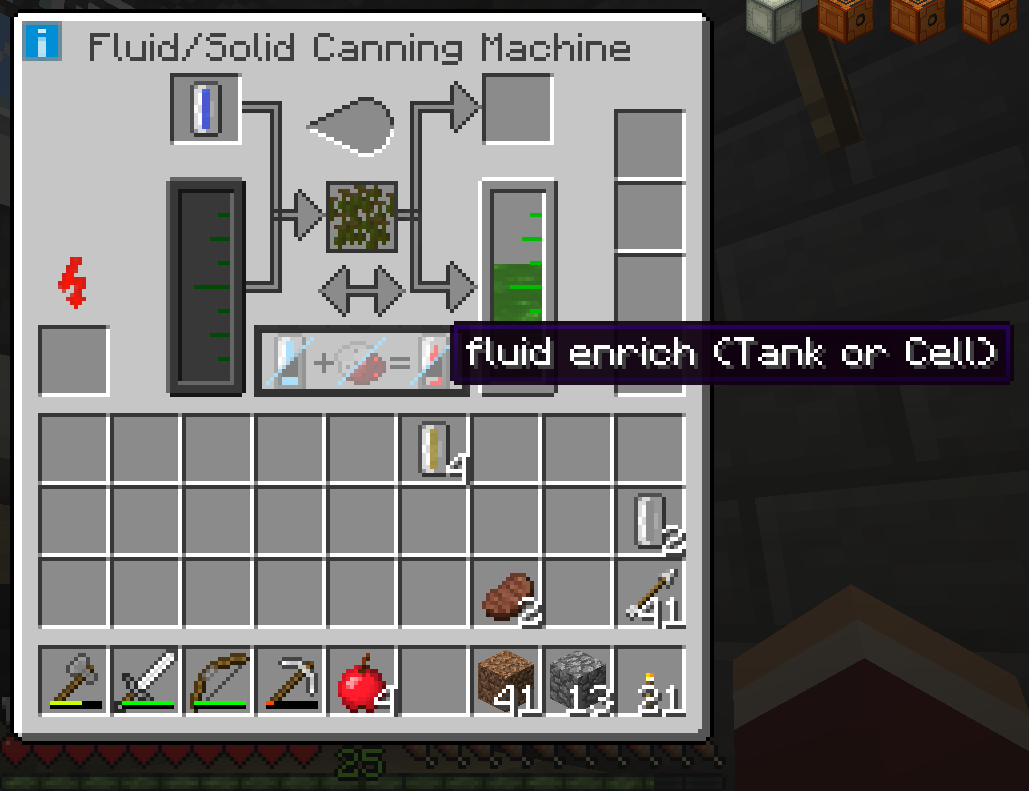Viewport: 1029px width, 791px height.
Task: Select the red apples hotbar slot
Action: tap(362, 681)
